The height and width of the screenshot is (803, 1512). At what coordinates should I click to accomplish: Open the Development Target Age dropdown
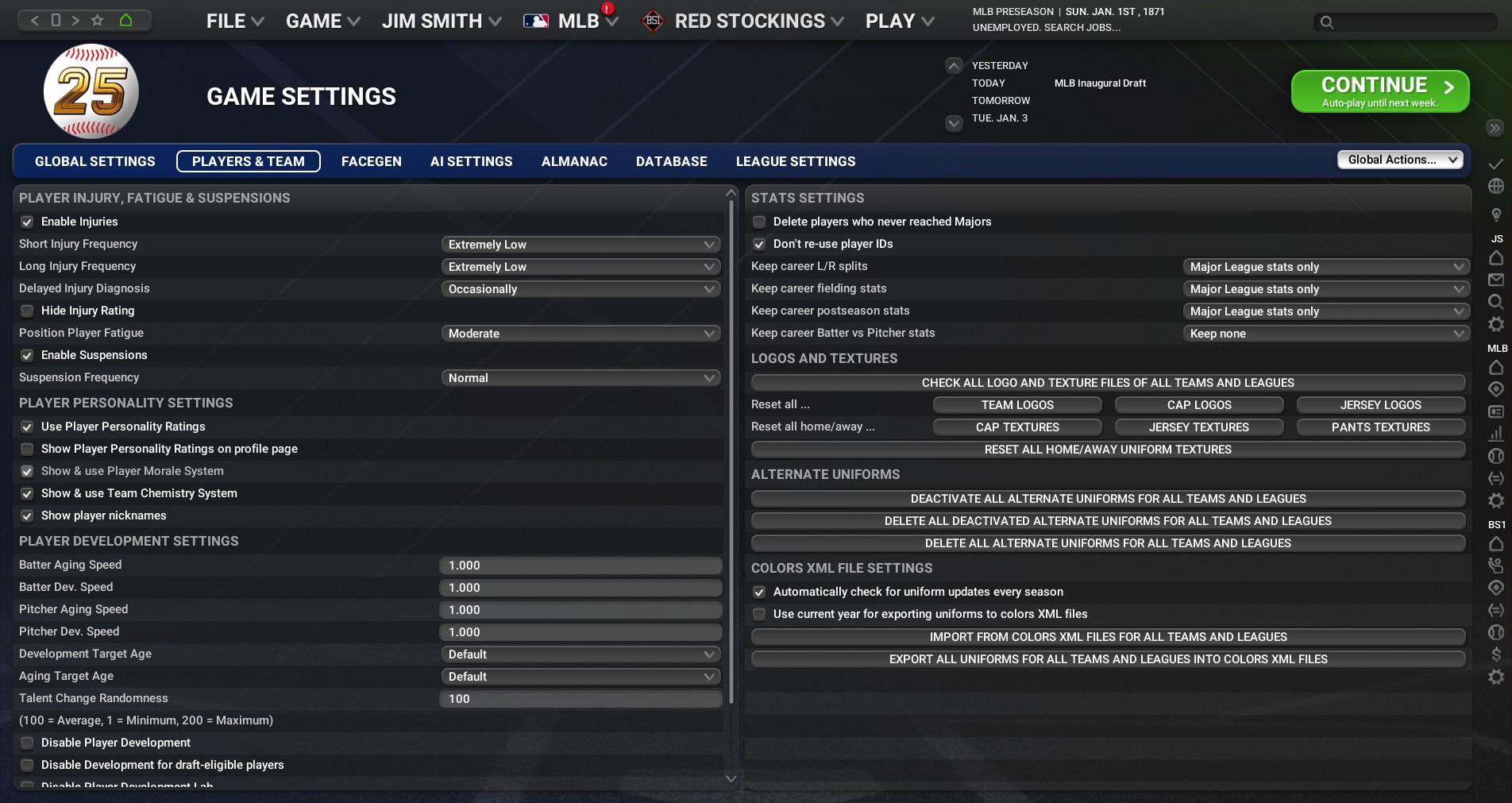pos(580,654)
